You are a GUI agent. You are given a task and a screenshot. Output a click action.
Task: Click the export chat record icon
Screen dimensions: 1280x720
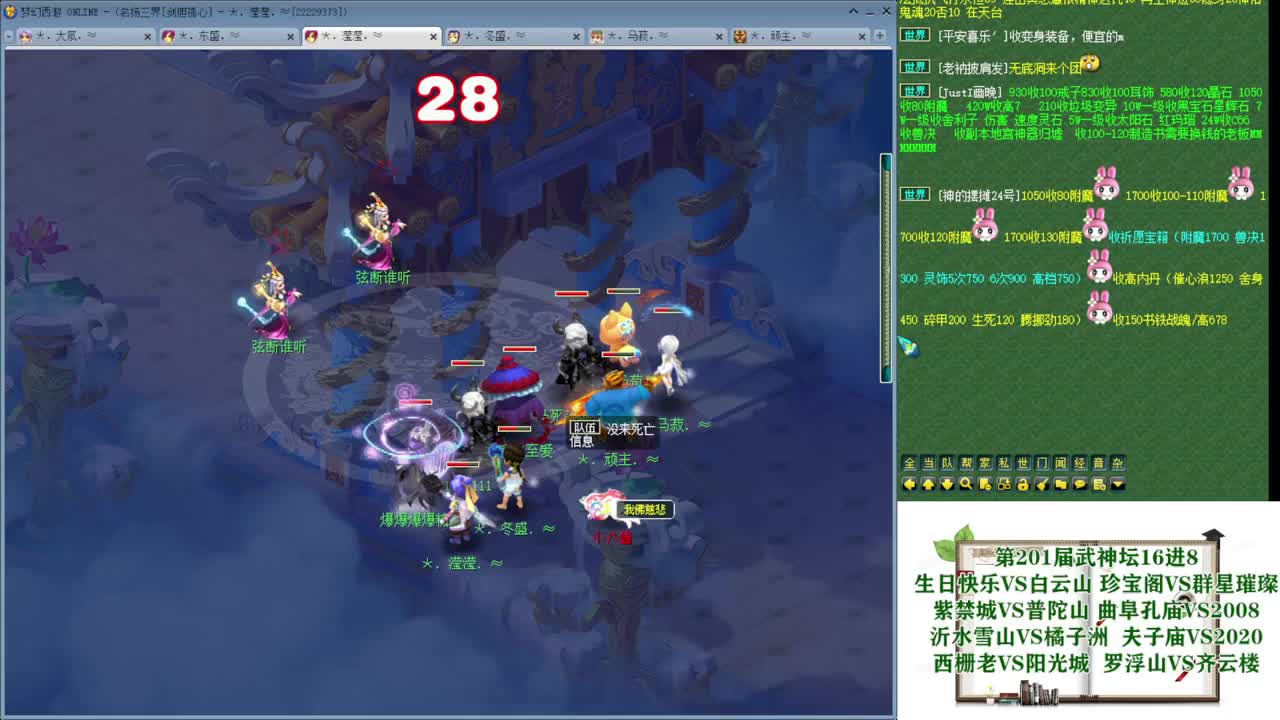pyautogui.click(x=1098, y=484)
